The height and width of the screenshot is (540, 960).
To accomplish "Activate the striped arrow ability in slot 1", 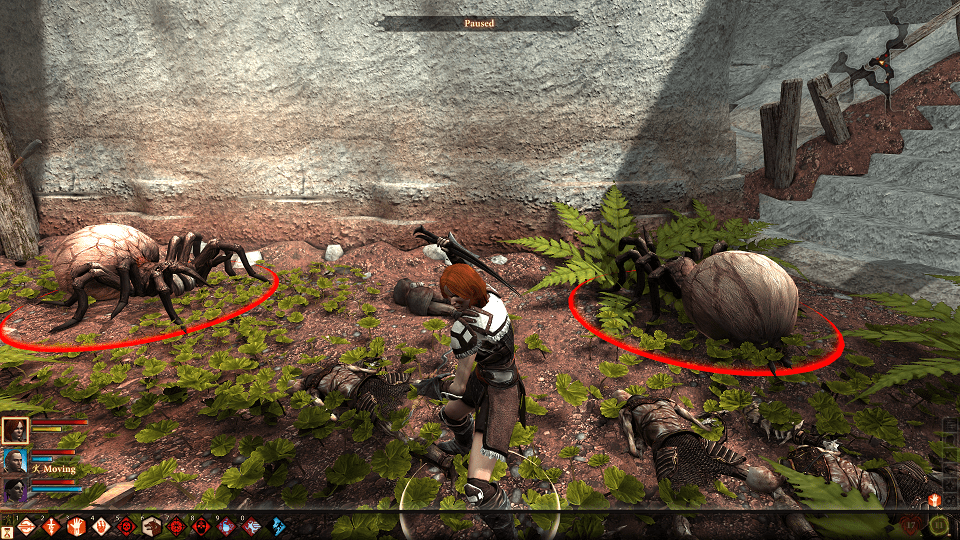I will [27, 526].
